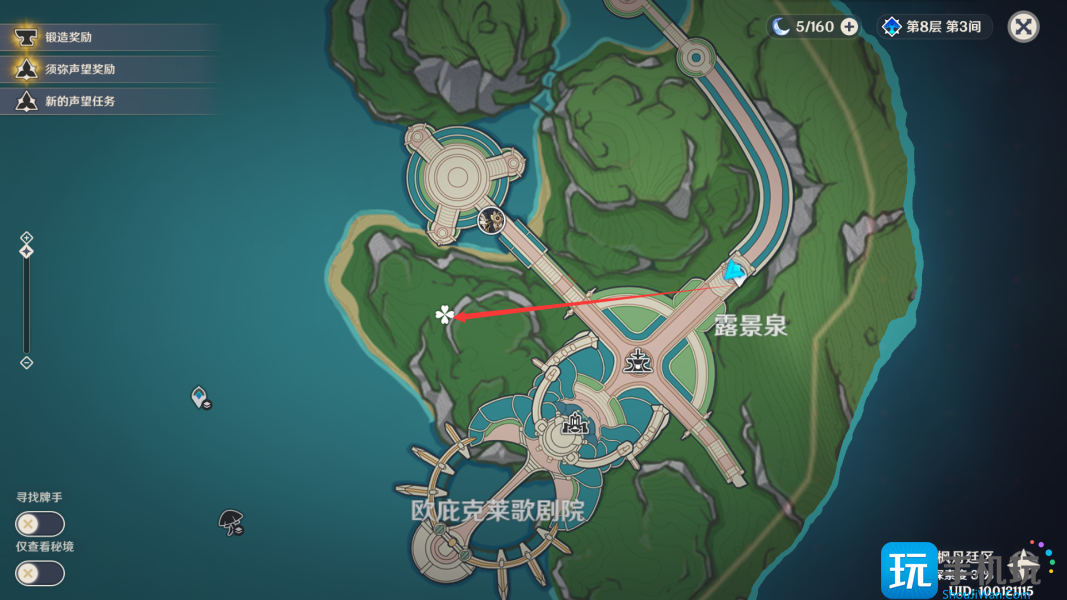Screen dimensions: 1067x600
Task: Select the opera house building map icon
Action: pyautogui.click(x=575, y=424)
